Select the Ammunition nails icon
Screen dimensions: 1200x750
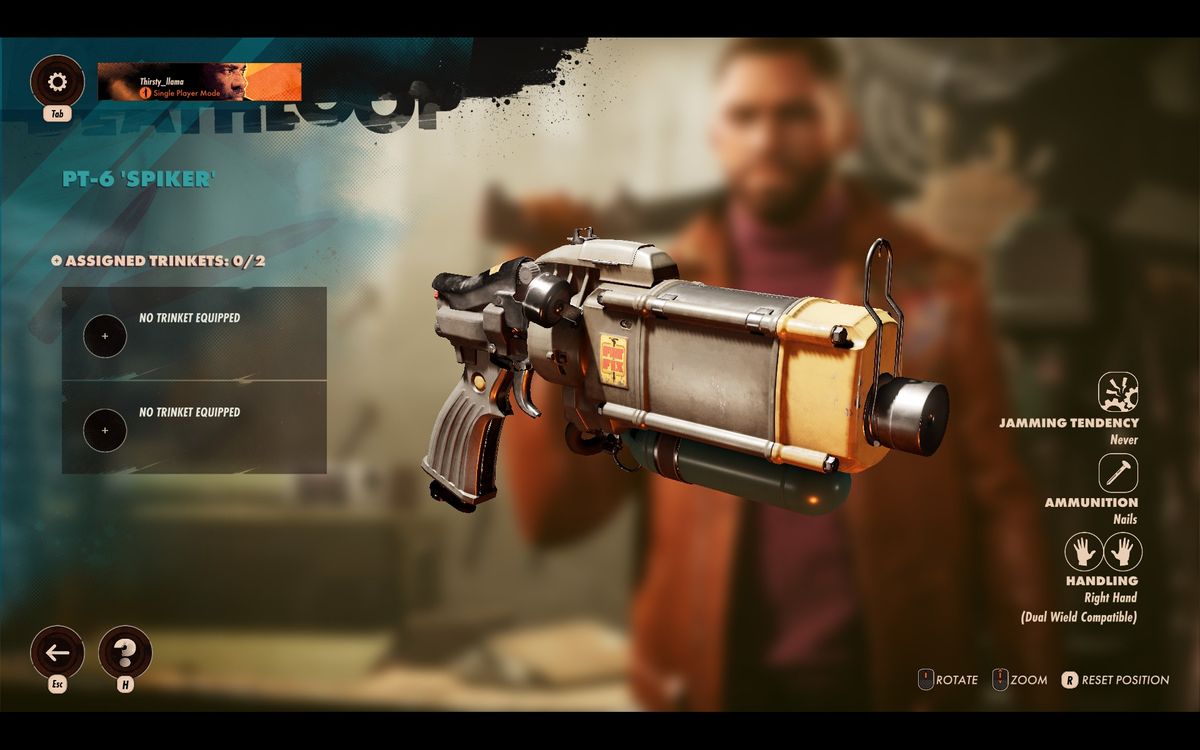(x=1118, y=473)
